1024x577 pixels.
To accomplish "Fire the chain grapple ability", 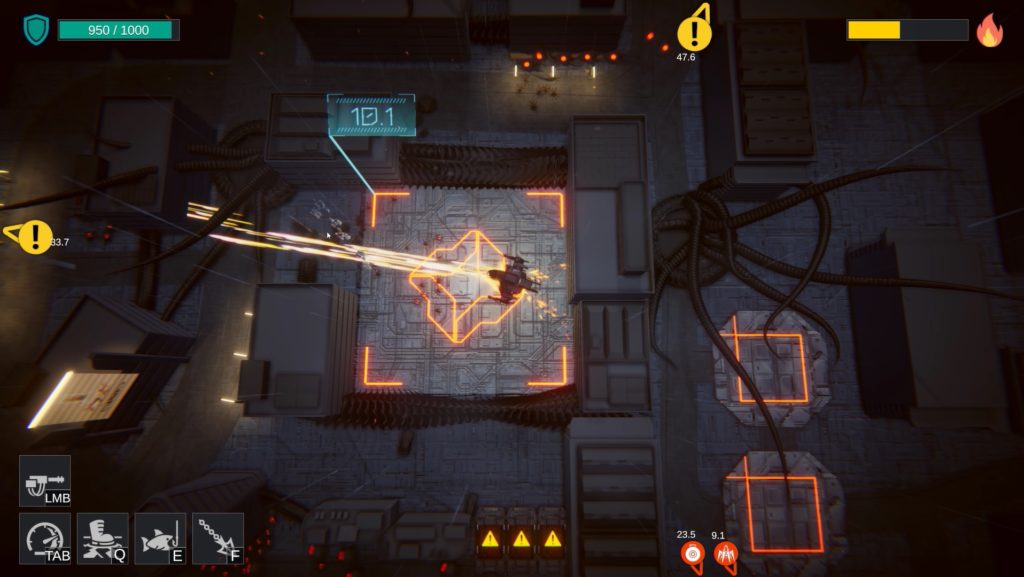I will (217, 538).
